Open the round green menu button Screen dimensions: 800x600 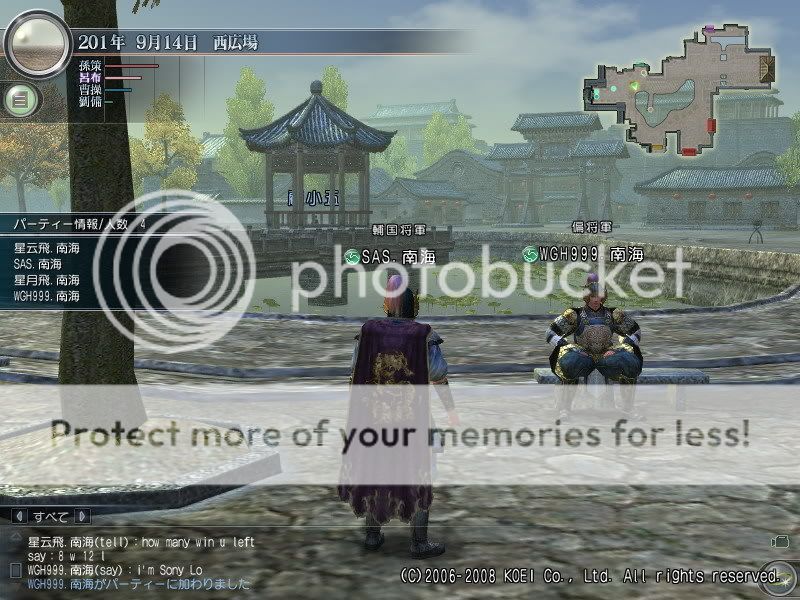[x=22, y=99]
